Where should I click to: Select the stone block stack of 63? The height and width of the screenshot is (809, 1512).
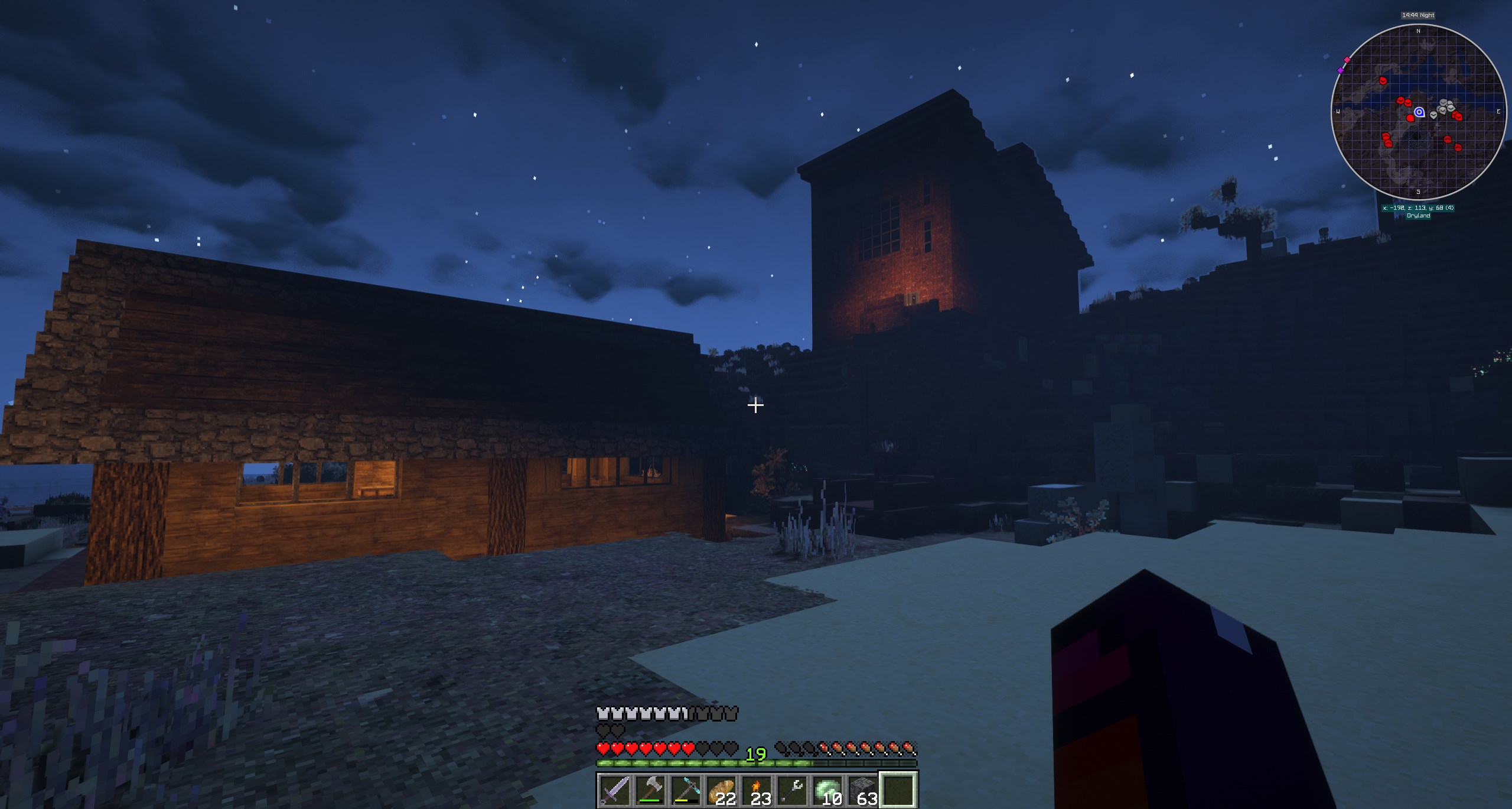863,789
